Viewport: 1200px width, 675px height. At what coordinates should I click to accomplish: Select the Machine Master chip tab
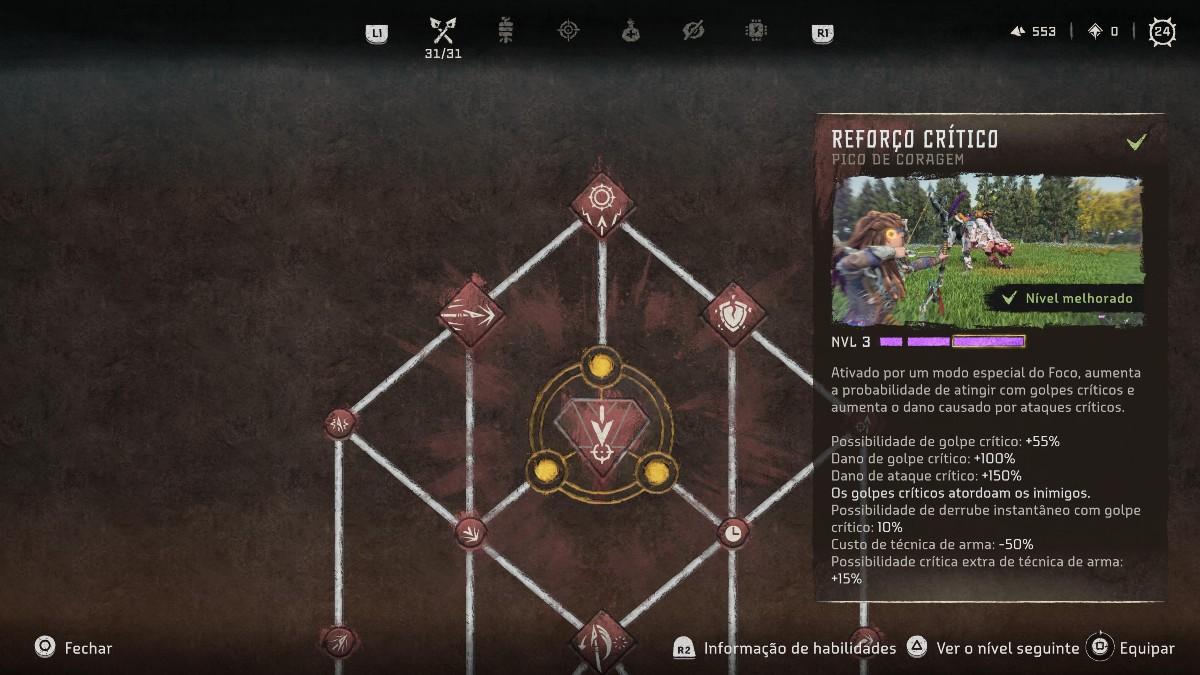[x=756, y=31]
